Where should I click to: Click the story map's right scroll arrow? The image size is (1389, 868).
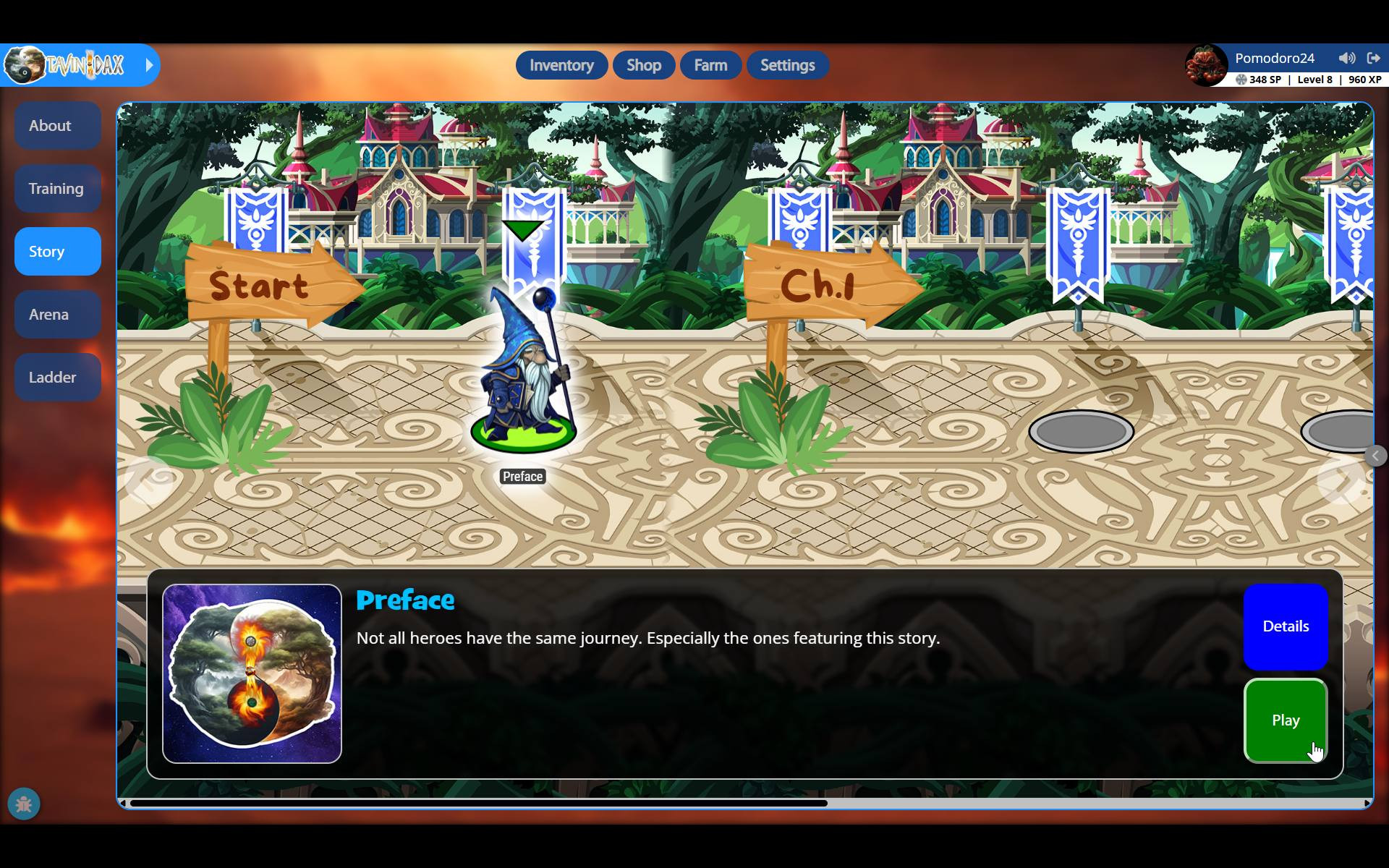click(x=1342, y=481)
